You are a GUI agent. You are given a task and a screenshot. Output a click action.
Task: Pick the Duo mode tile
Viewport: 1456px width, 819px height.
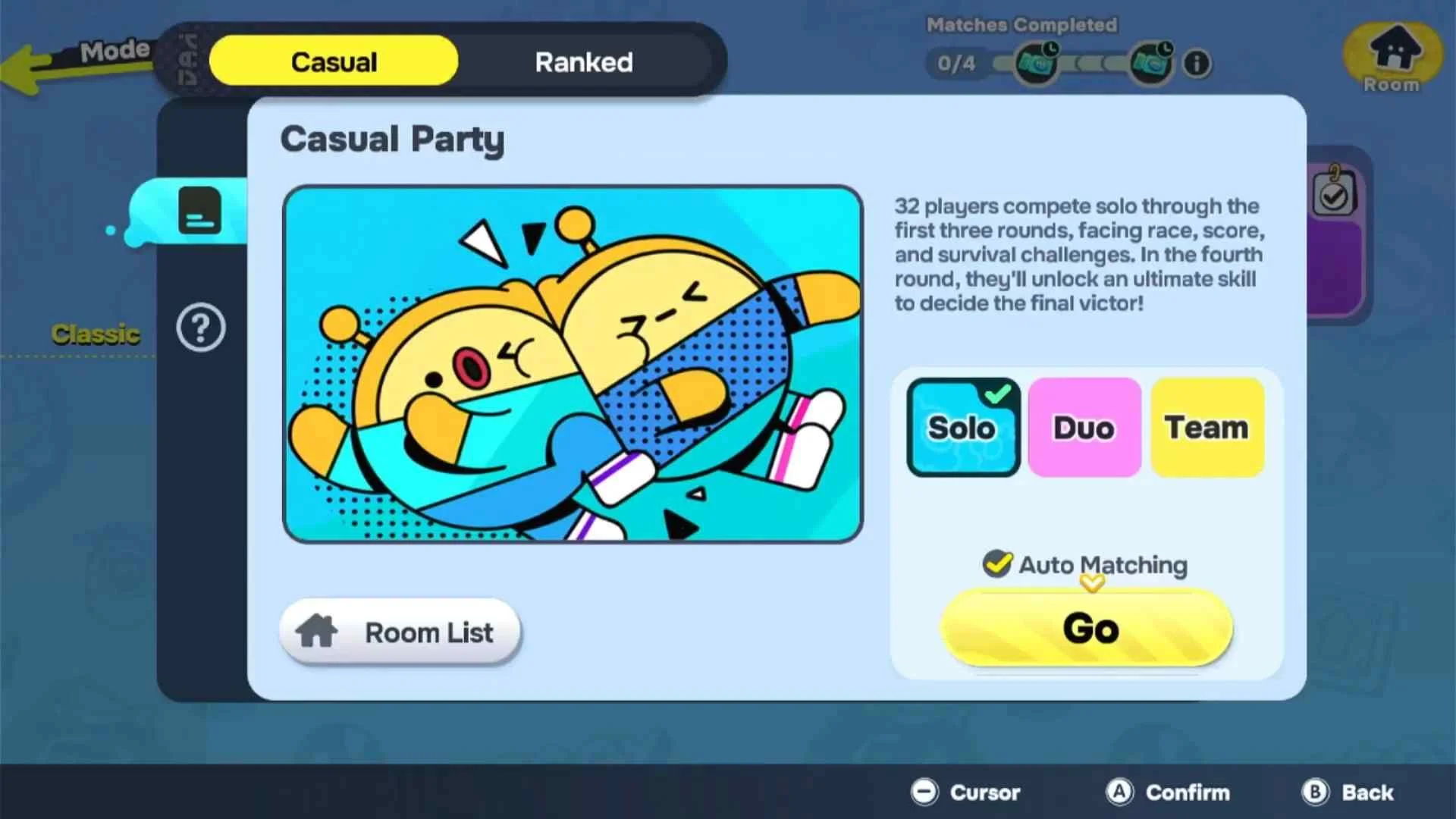point(1084,428)
